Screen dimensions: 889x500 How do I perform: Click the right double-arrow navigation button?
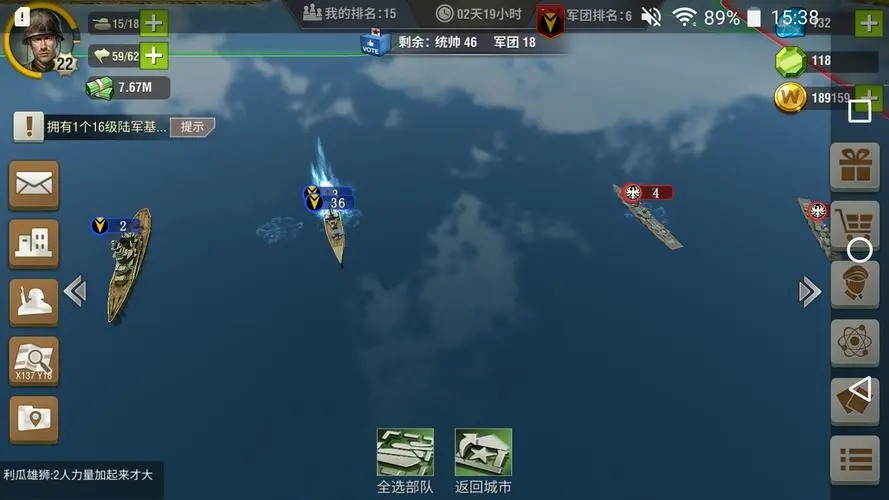[809, 291]
